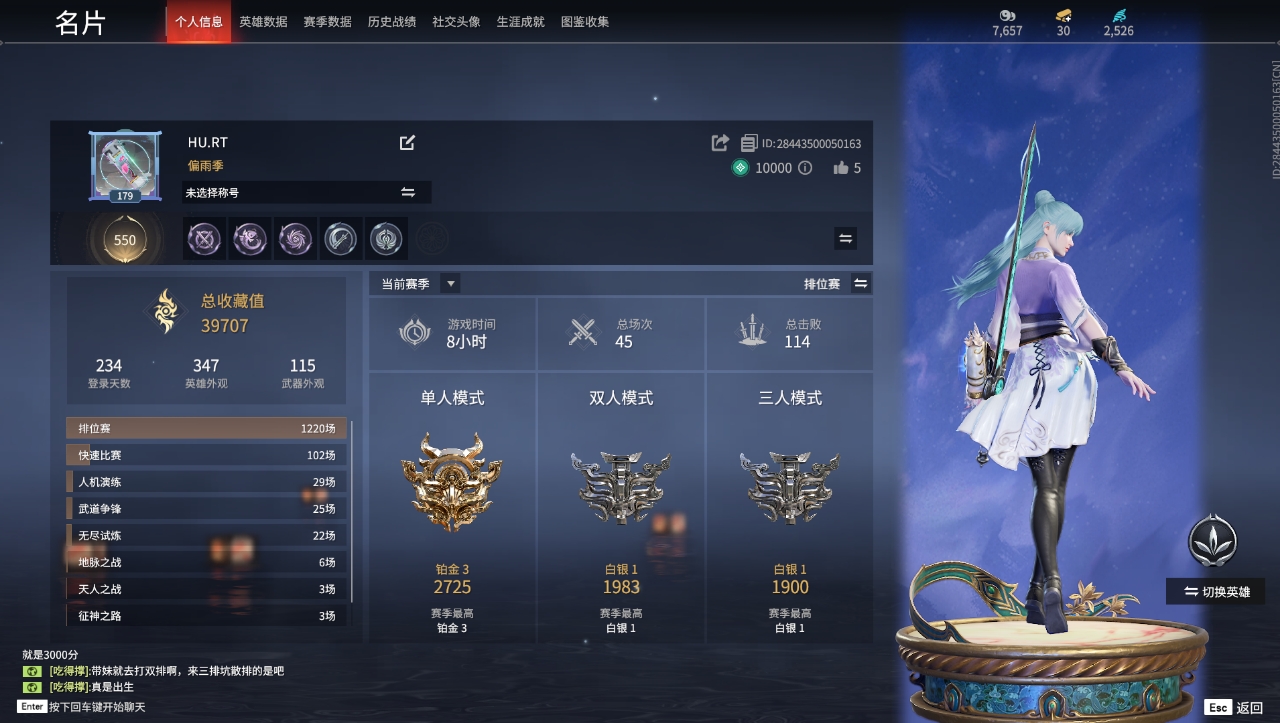Copy the player ID number
This screenshot has width=1280, height=723.
[x=749, y=143]
